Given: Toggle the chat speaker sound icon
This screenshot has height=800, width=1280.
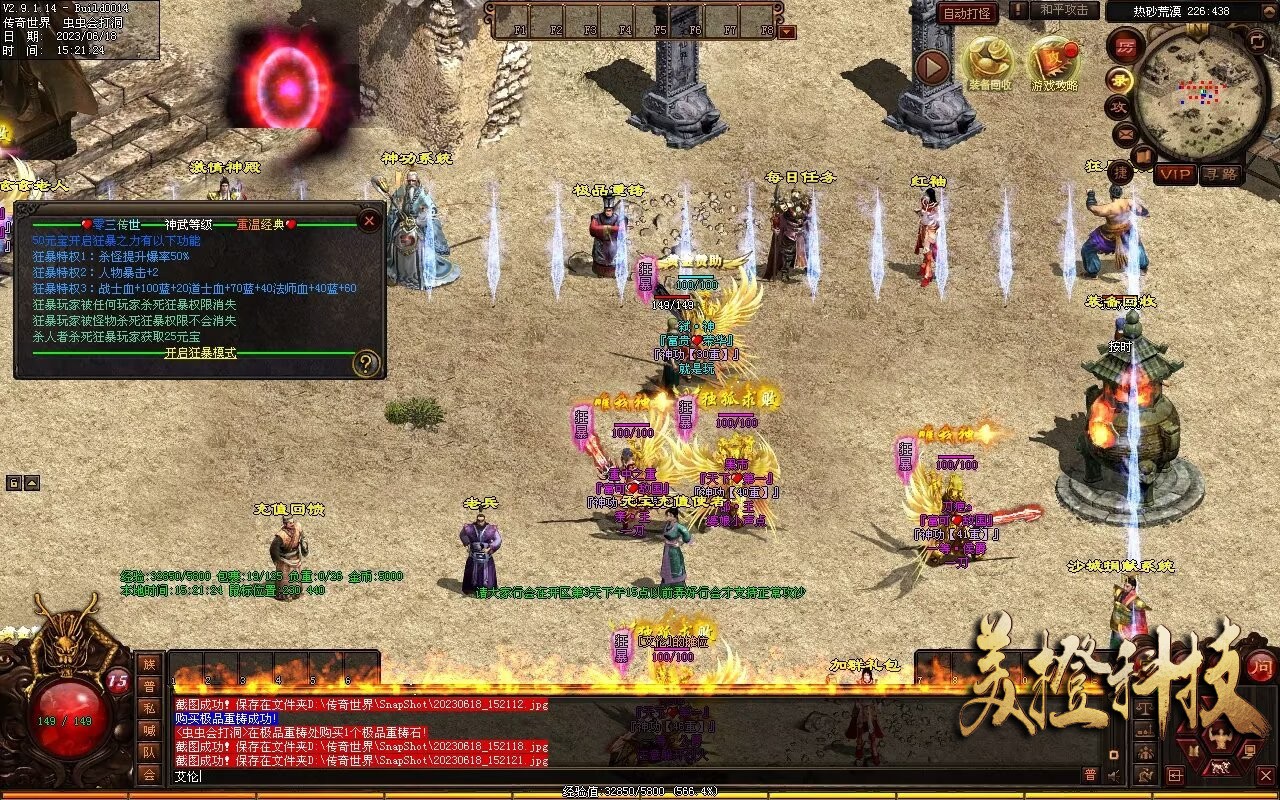Looking at the screenshot, I should [1113, 775].
